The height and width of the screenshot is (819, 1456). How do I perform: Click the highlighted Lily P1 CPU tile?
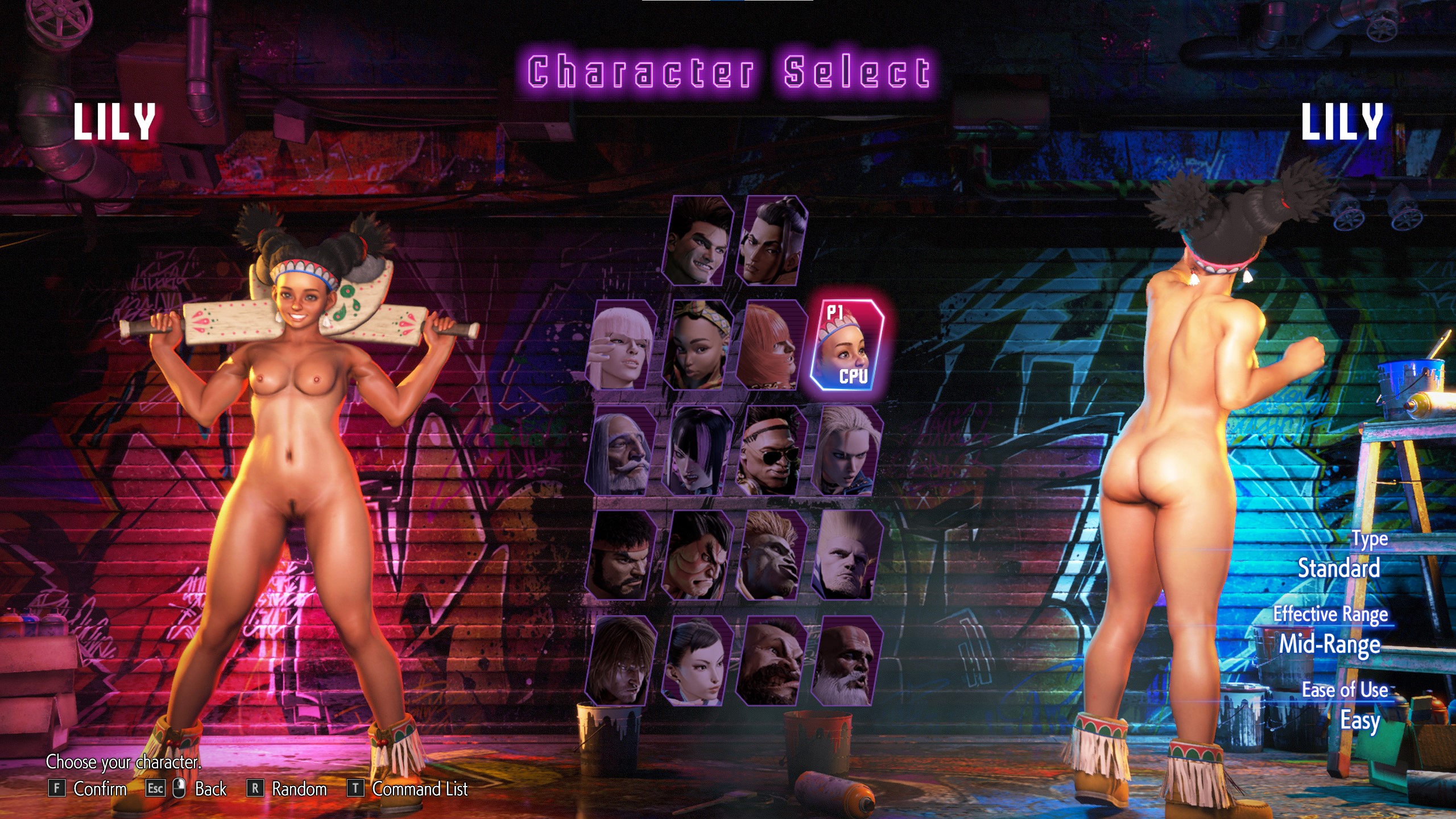pos(847,345)
